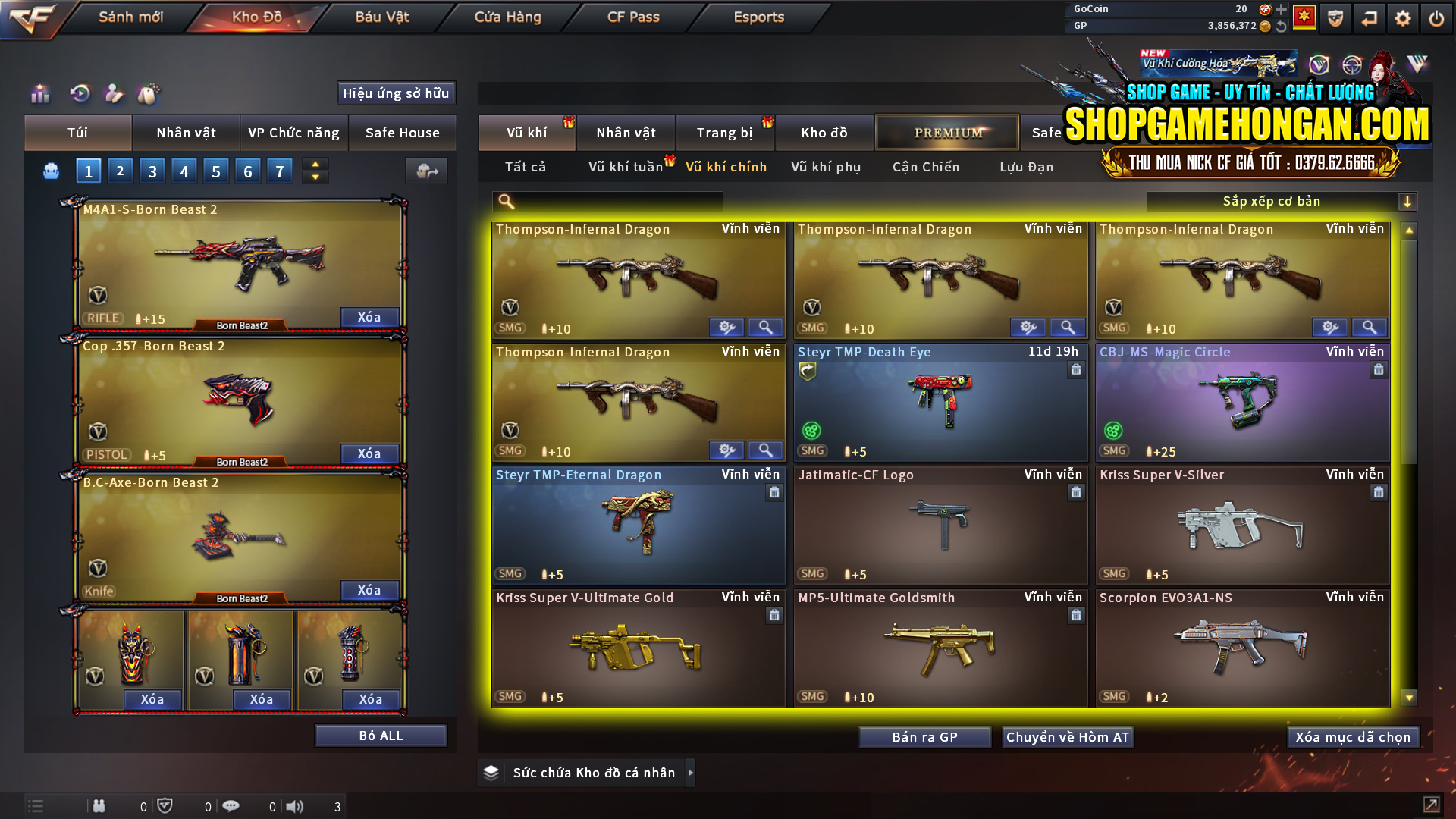Screen dimensions: 1456x819
Task: Switch to the Cận Chiến weapons tab
Action: pos(925,167)
